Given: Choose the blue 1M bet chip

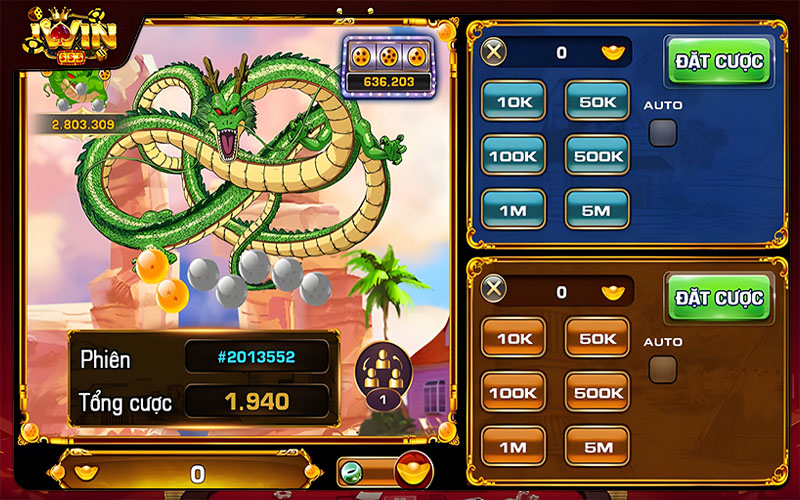Looking at the screenshot, I should point(514,209).
